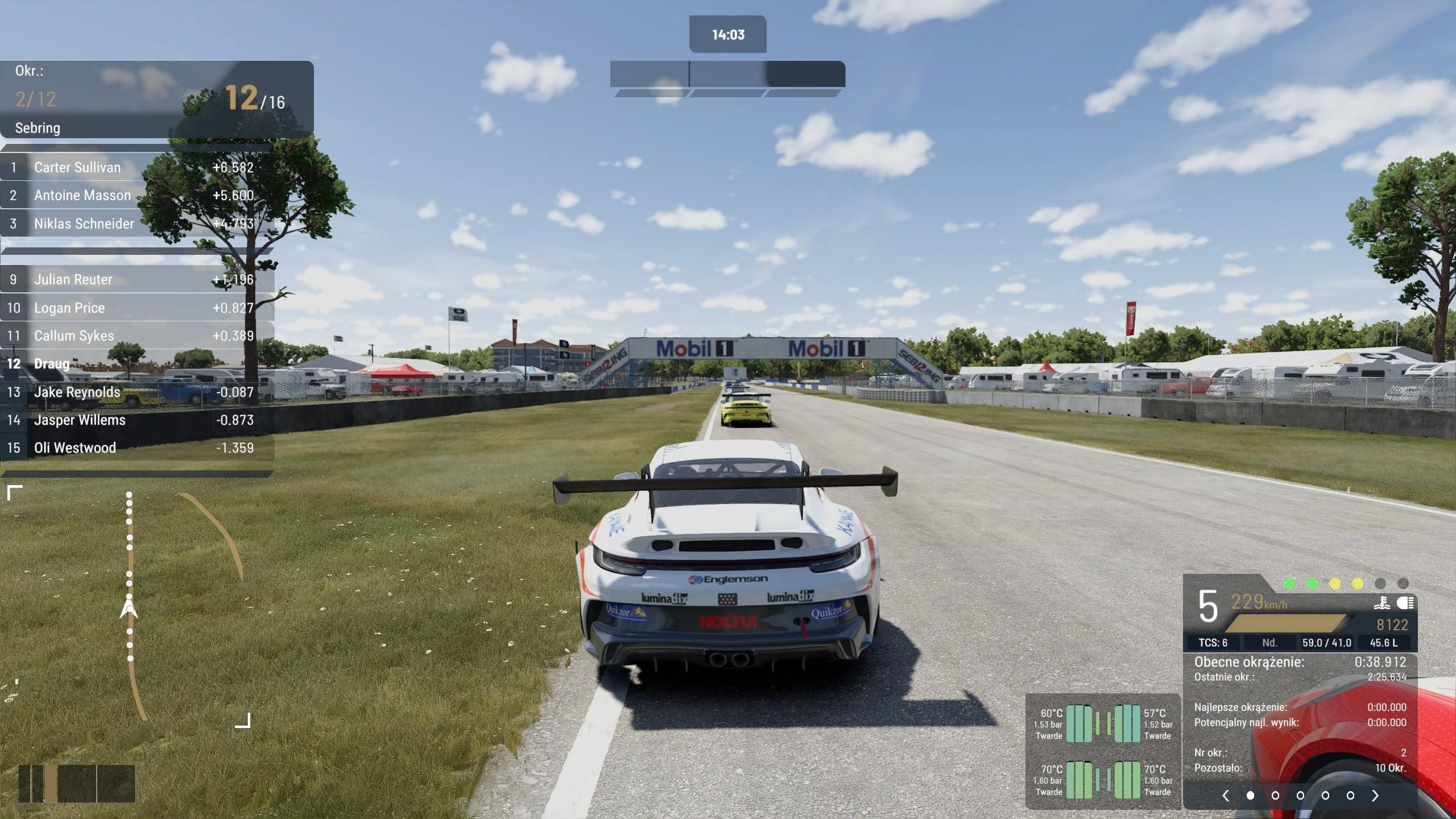Choose Antoine Masson's leaderboard row
The width and height of the screenshot is (1456, 819).
pyautogui.click(x=136, y=195)
